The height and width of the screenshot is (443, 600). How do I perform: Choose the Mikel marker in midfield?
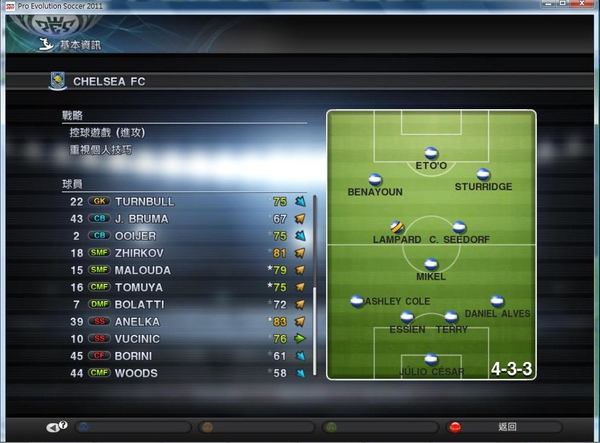pyautogui.click(x=431, y=264)
